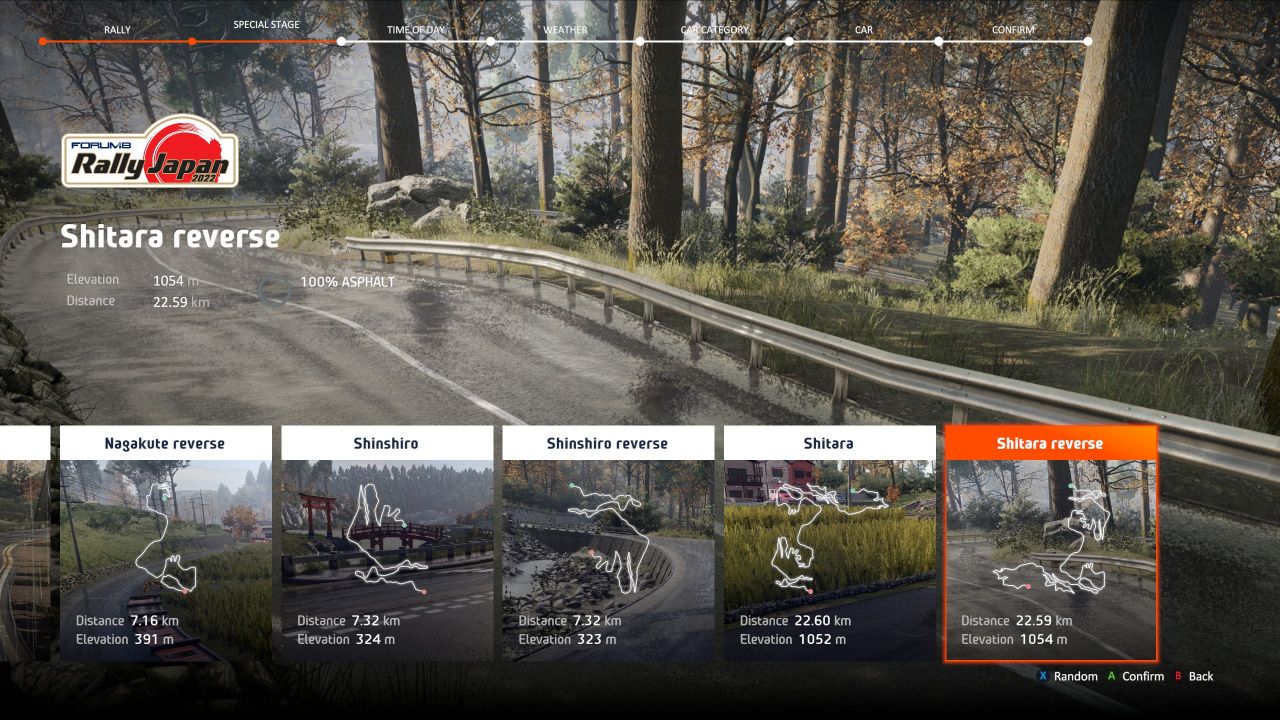1280x720 pixels.
Task: Switch to the Weather step
Action: point(565,30)
